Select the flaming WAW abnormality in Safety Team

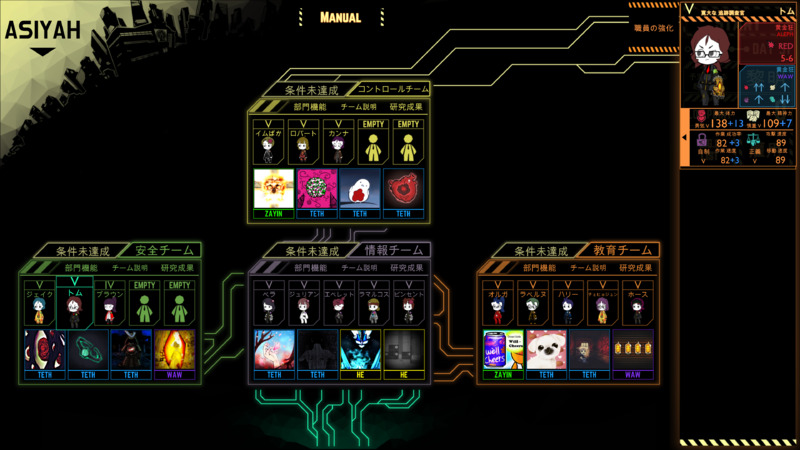point(174,349)
